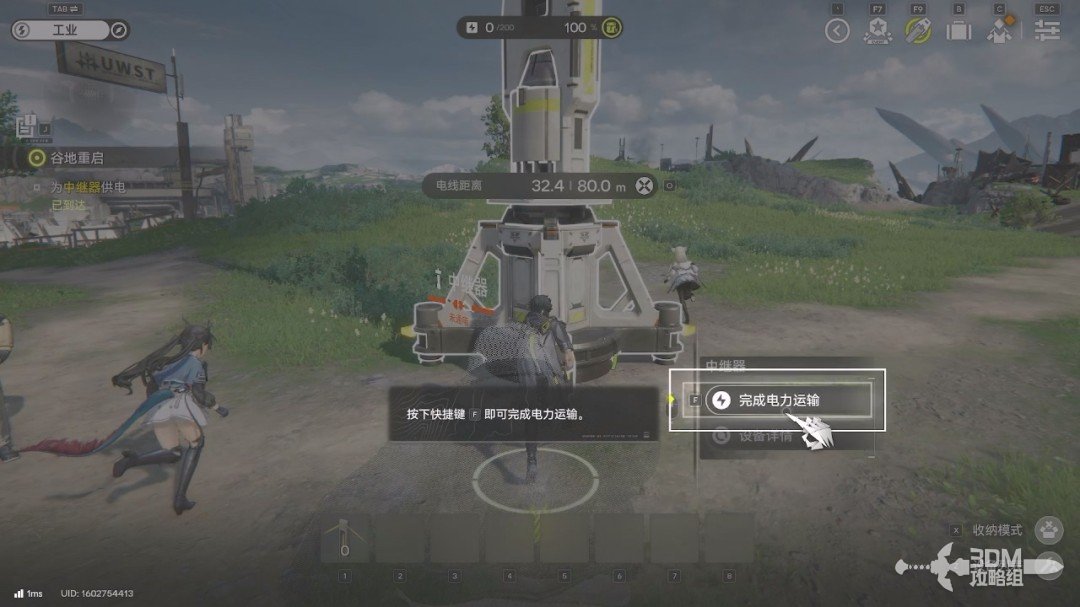Click the compass icon beside 工业

[119, 30]
